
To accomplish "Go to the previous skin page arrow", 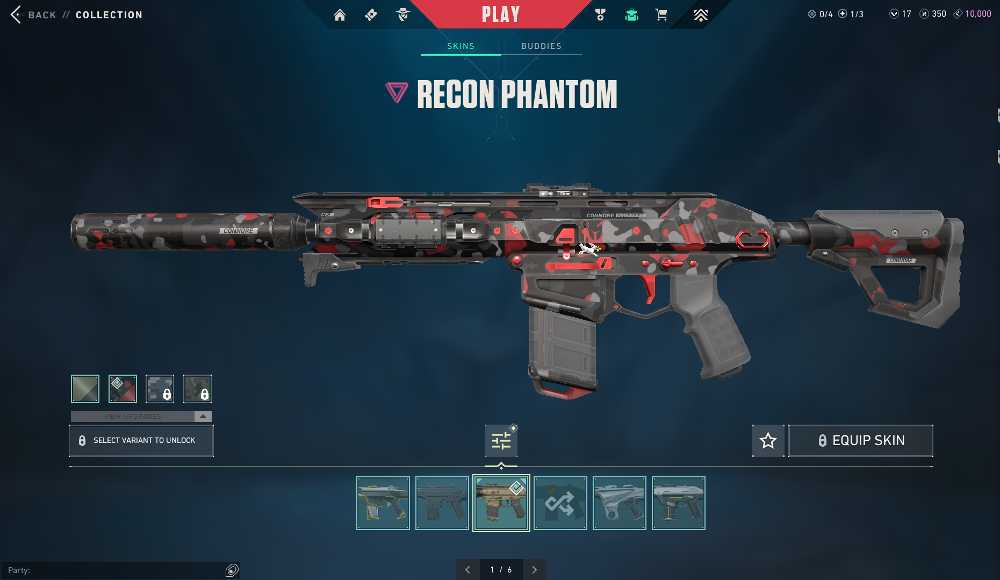I will (468, 569).
